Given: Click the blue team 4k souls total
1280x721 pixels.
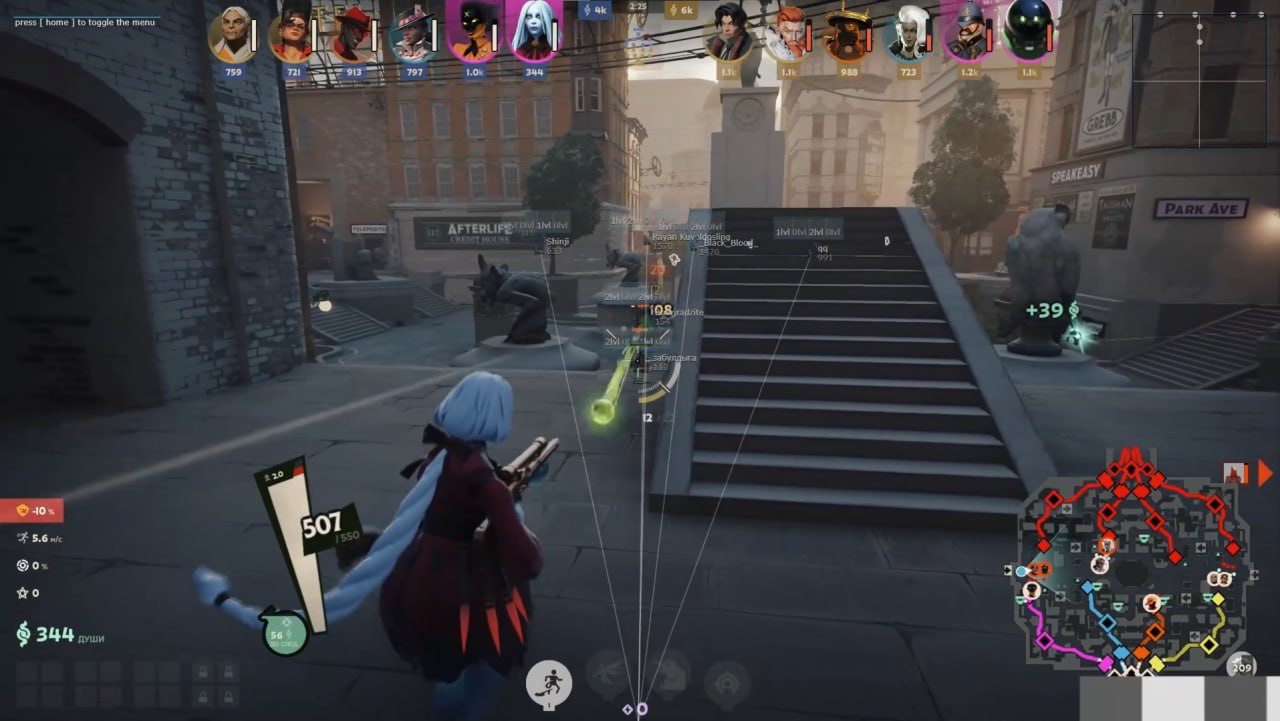Looking at the screenshot, I should tap(594, 10).
